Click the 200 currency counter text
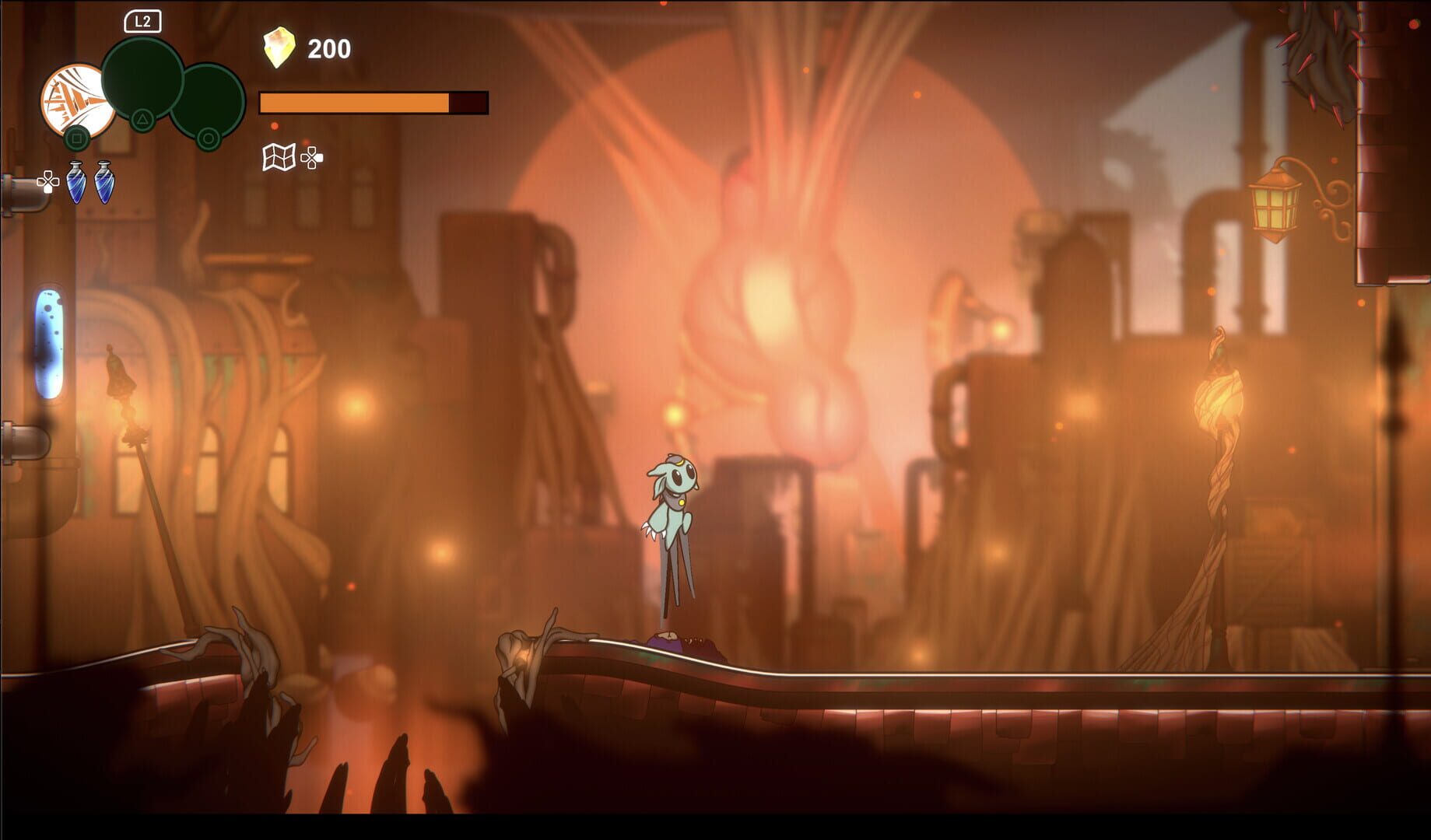 pyautogui.click(x=328, y=48)
